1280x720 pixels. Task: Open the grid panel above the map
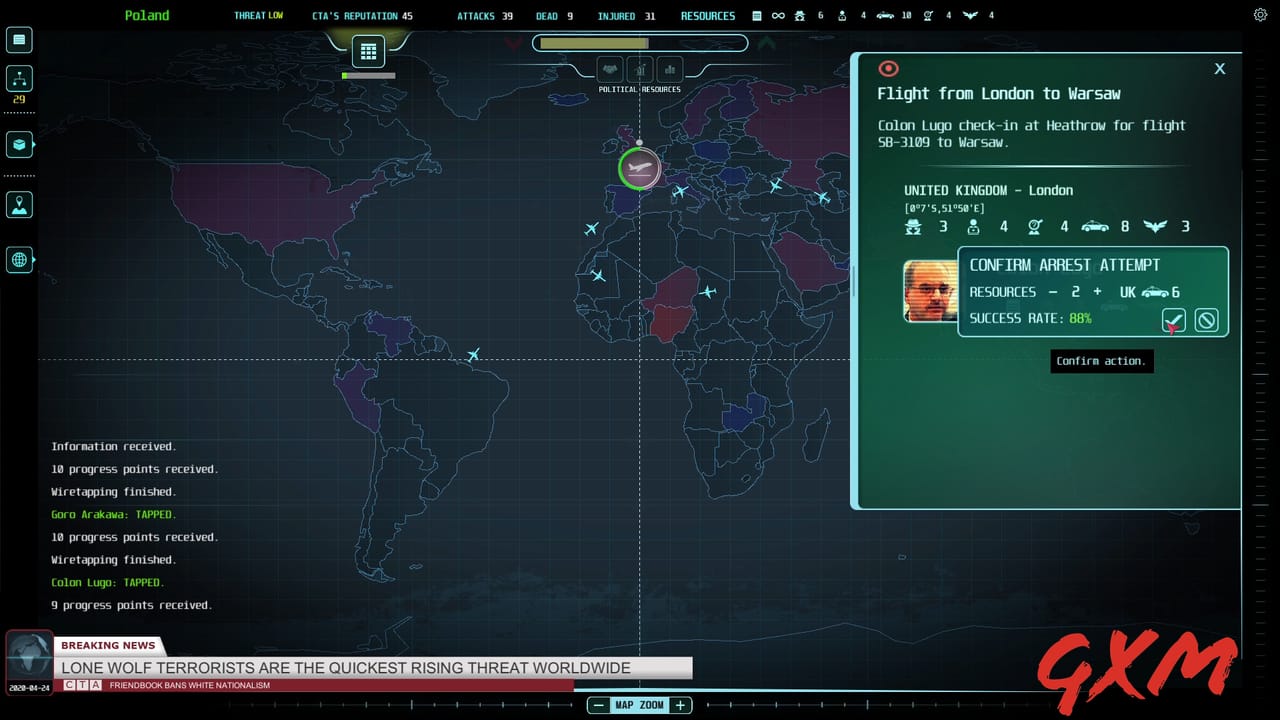coord(368,51)
